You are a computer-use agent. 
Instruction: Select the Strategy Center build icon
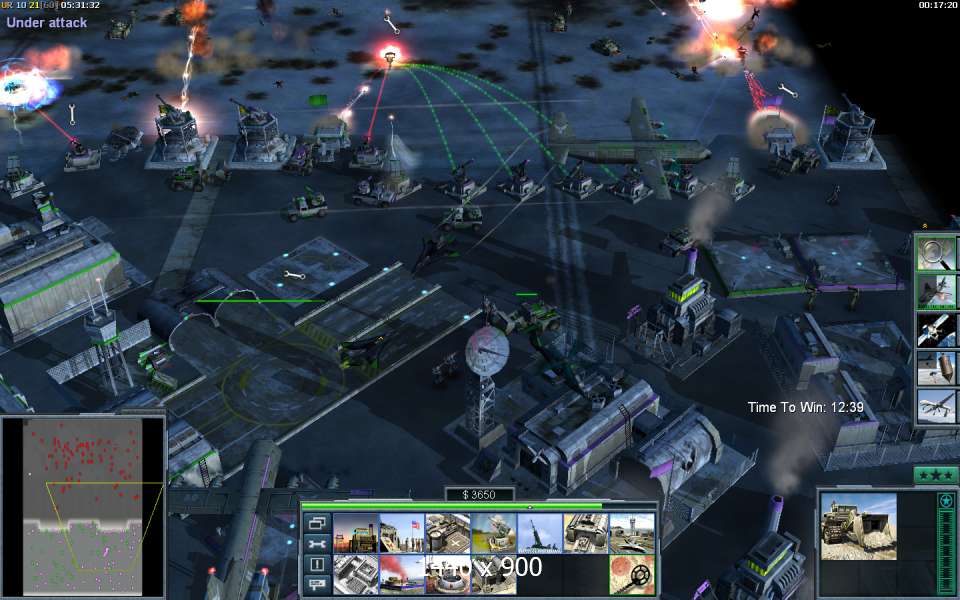coord(355,533)
